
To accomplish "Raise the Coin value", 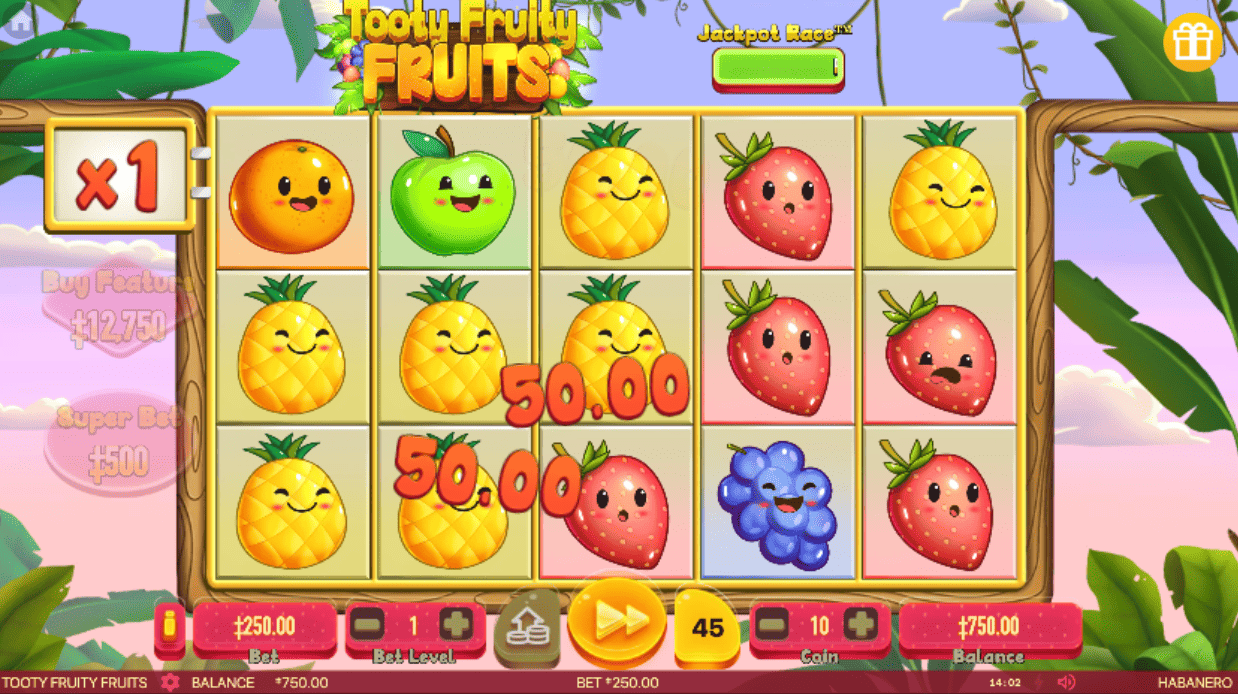I will 860,627.
